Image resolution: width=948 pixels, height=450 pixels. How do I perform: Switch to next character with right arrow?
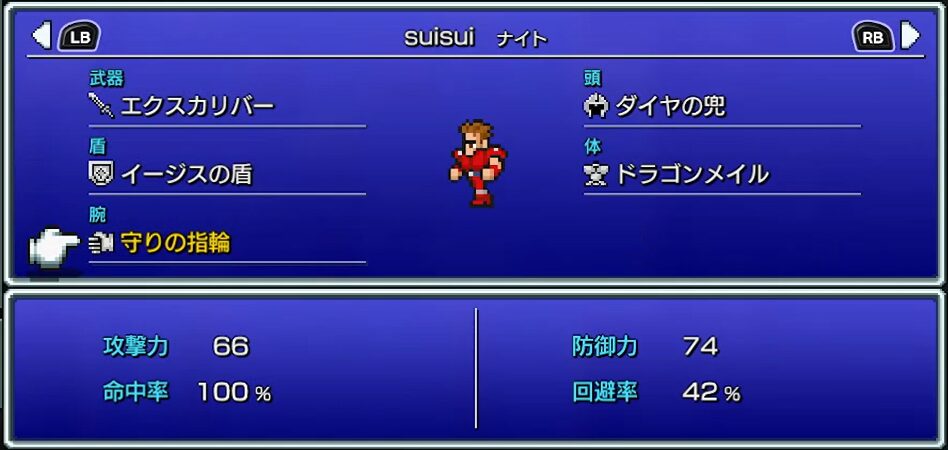coord(909,37)
